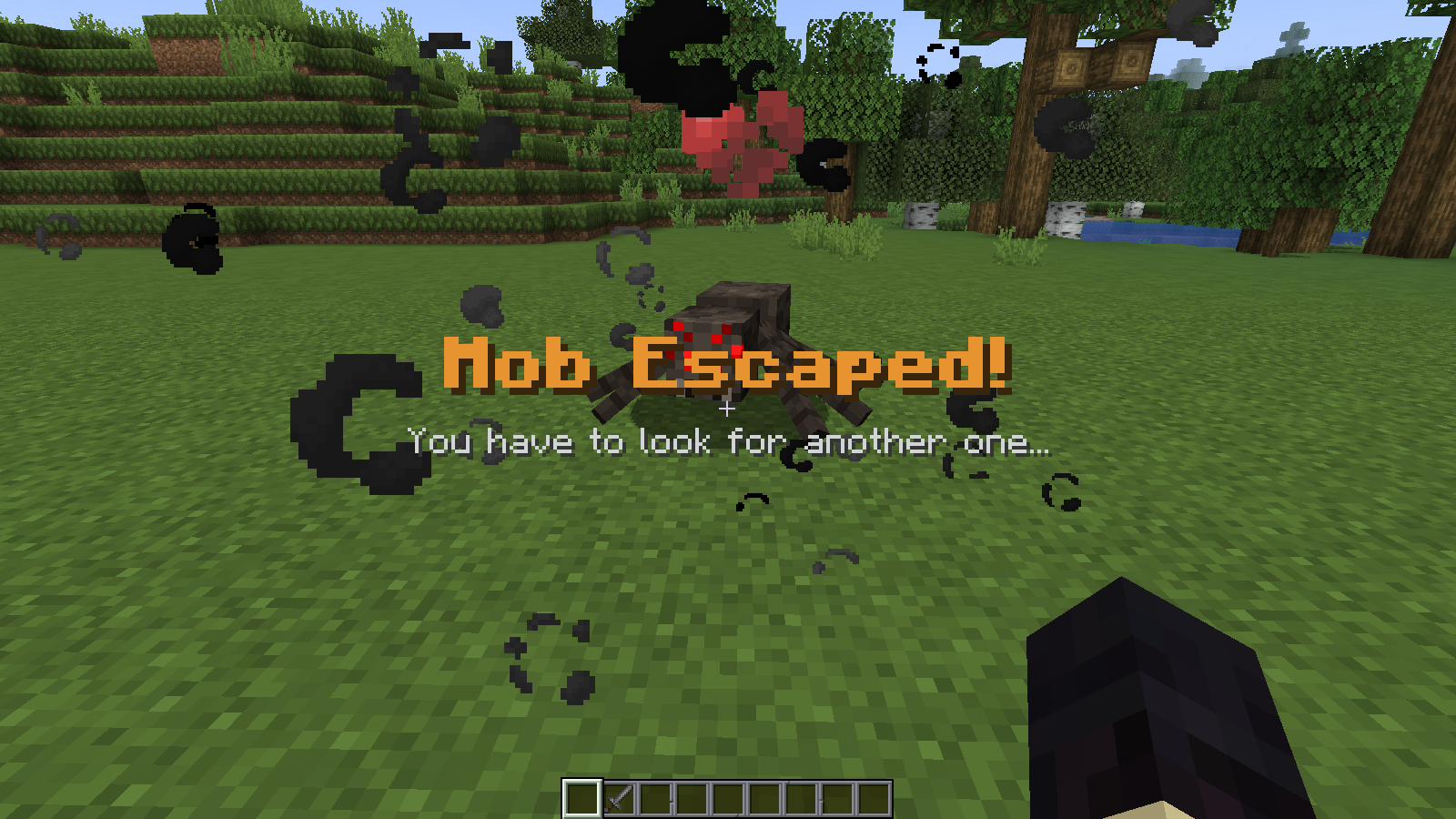This screenshot has width=1456, height=819.
Task: Click the rightmost hotbar slot
Action: click(874, 798)
